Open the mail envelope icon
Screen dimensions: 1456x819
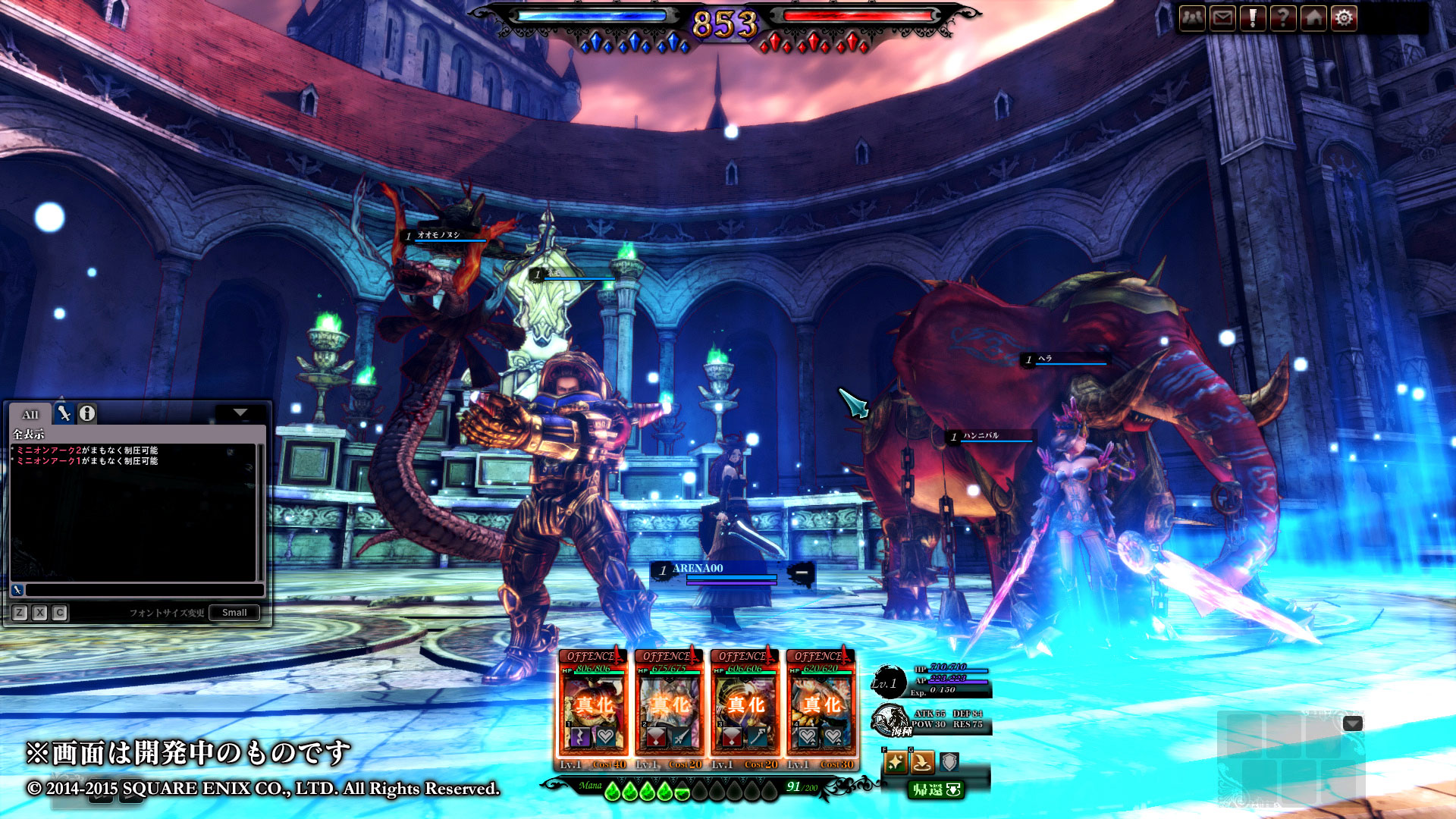coord(1222,17)
